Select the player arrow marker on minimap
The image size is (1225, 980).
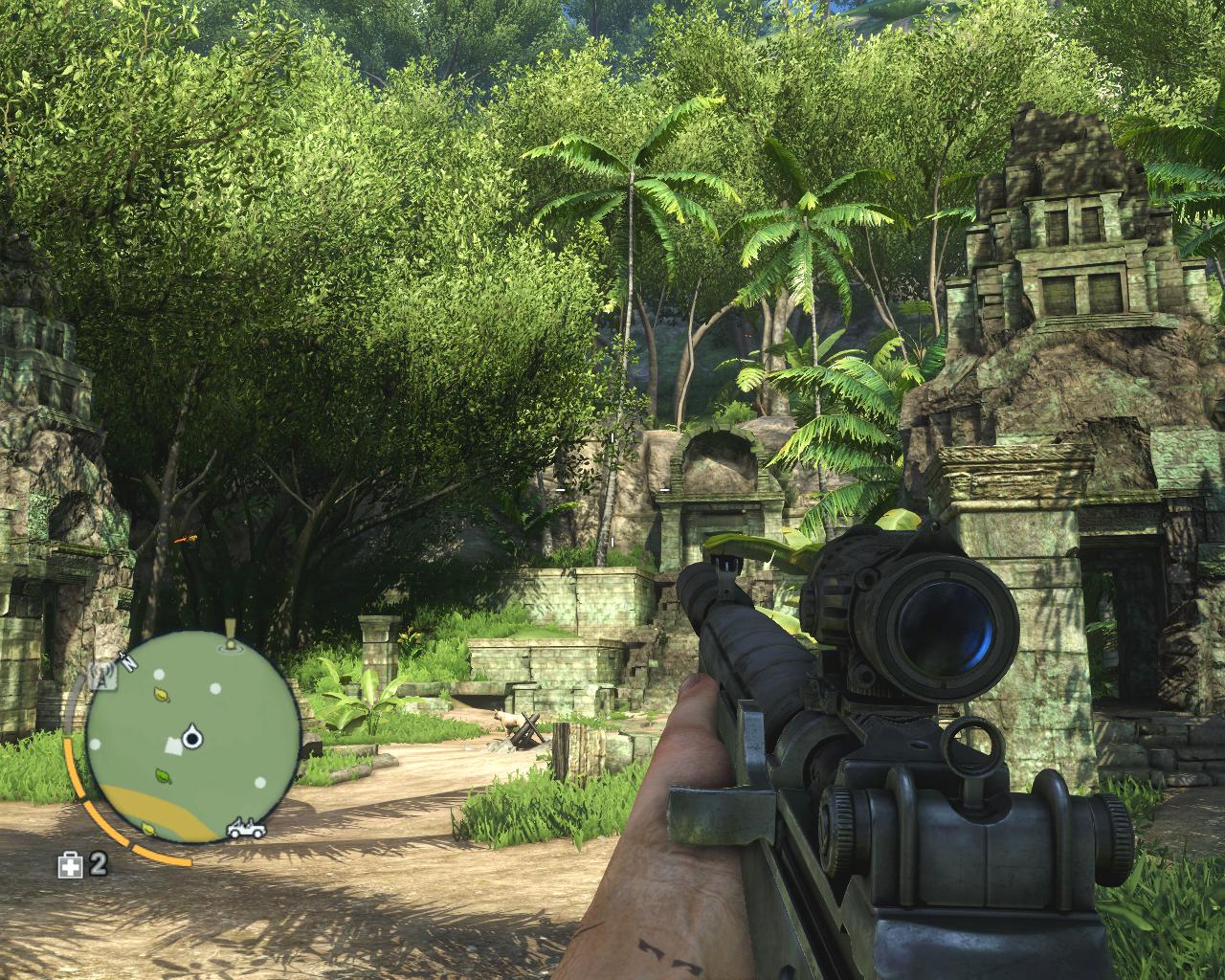tap(192, 735)
